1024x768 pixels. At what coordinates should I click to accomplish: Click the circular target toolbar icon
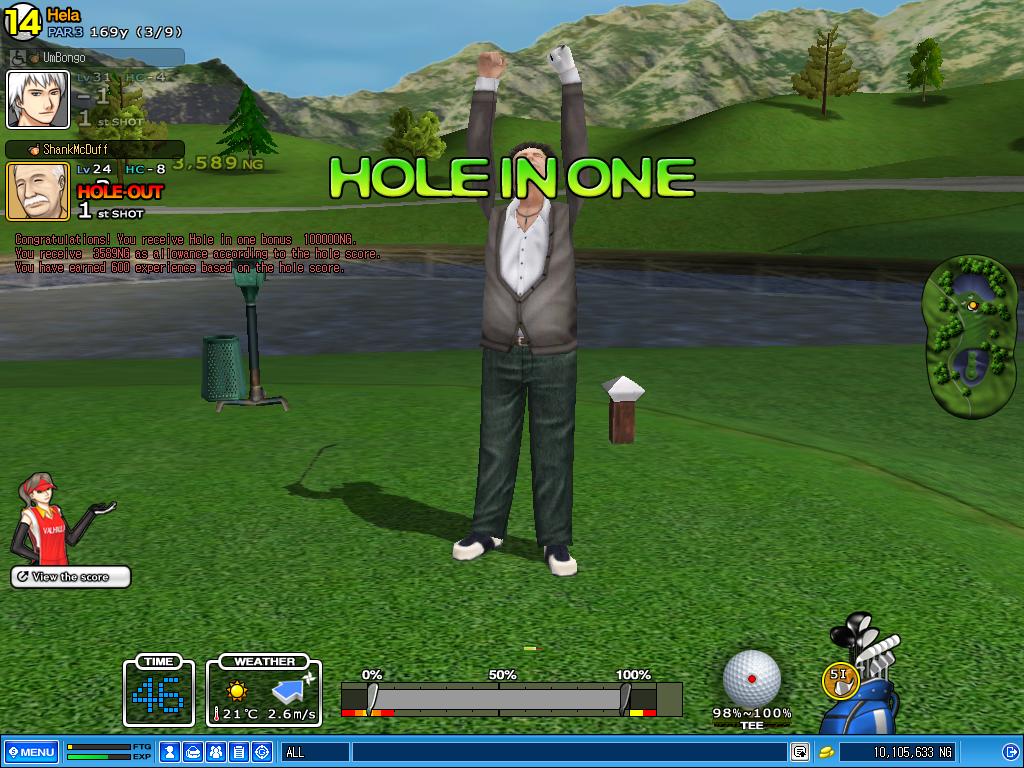tap(262, 752)
